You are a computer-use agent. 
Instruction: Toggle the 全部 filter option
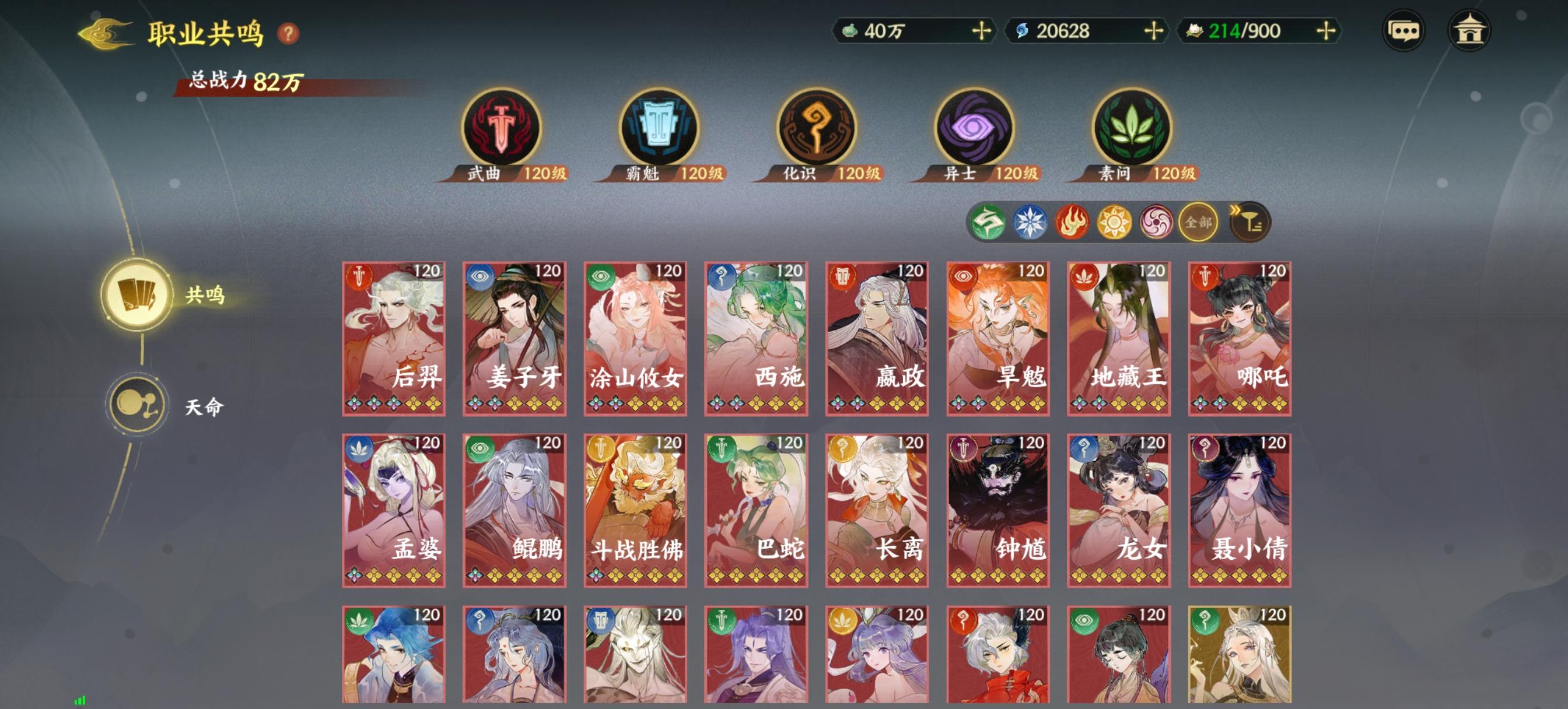[x=1200, y=223]
